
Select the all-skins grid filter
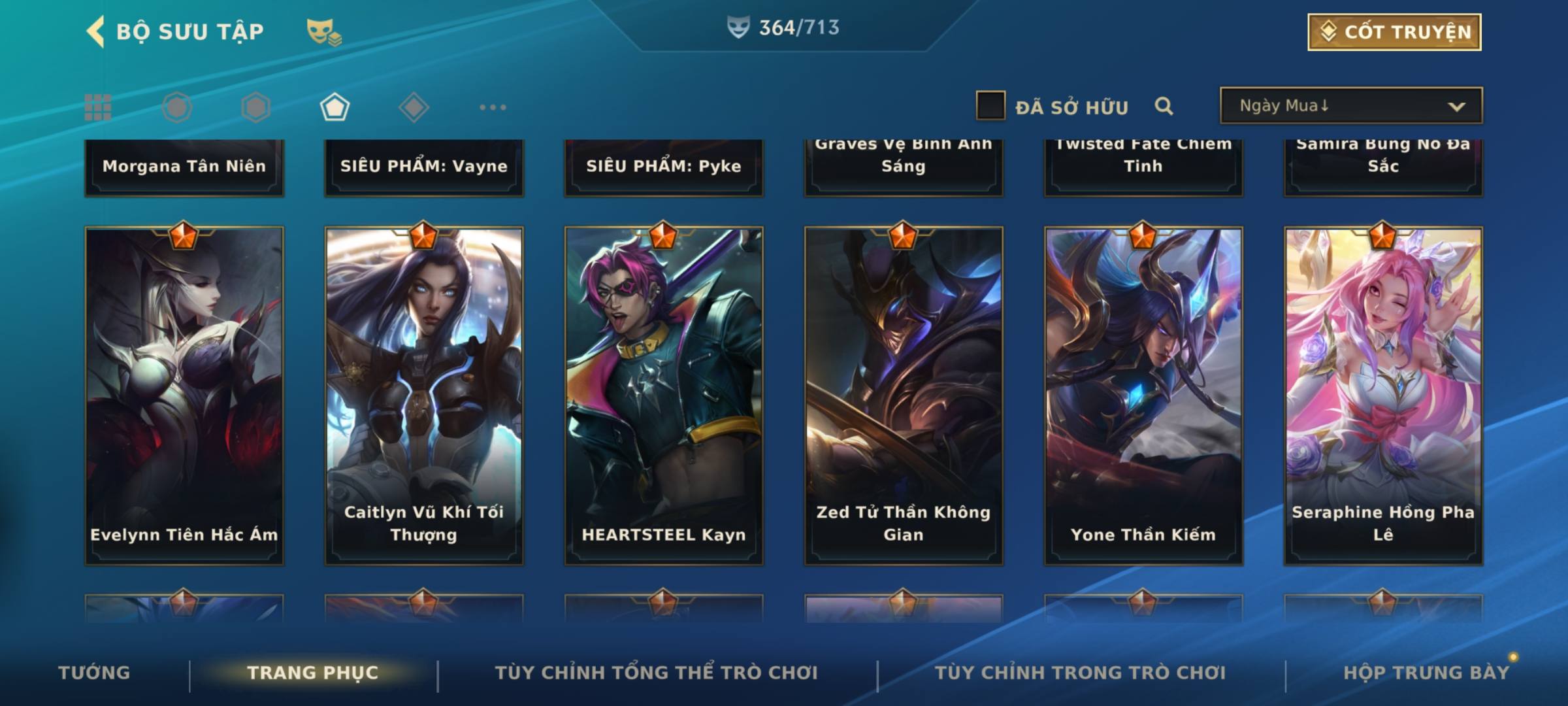click(98, 107)
